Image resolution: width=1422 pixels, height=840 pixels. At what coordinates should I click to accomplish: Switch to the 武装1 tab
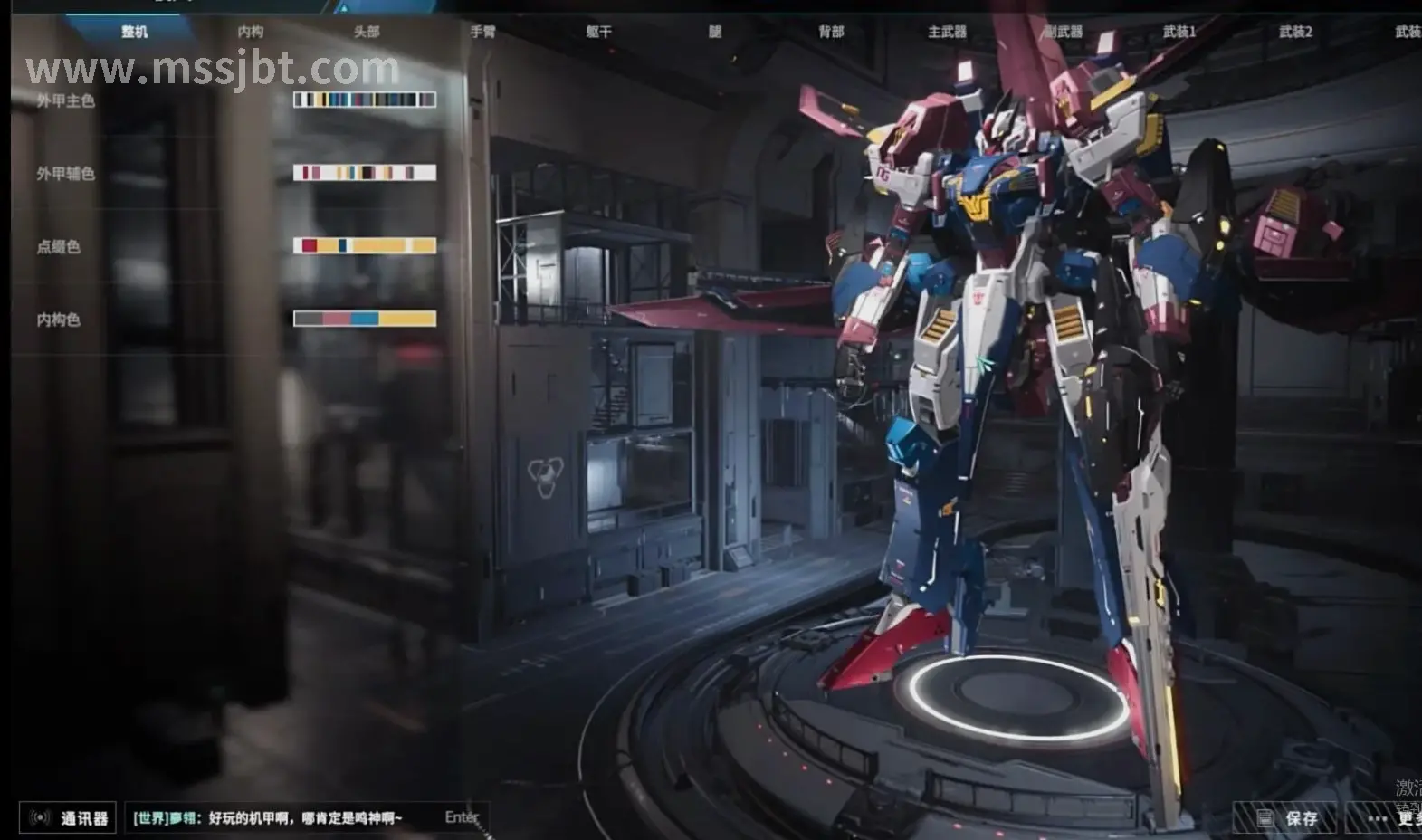(x=1179, y=32)
